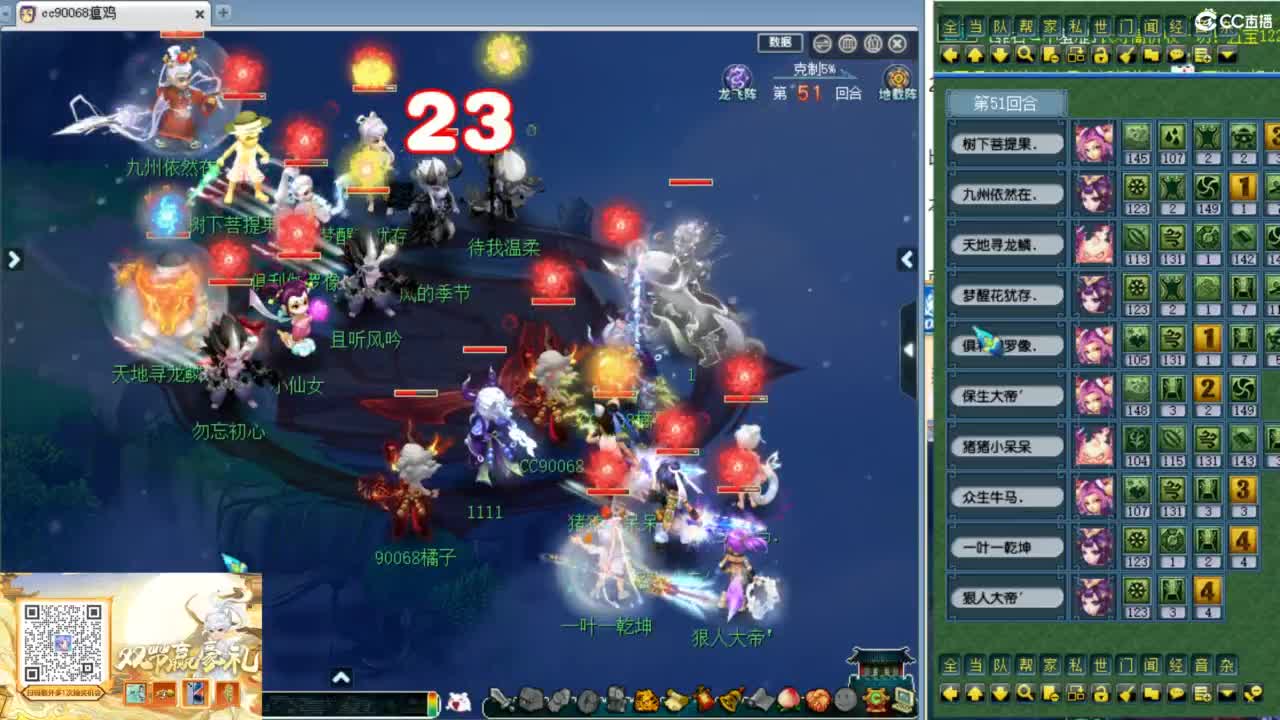Click the bell icon on the hotbar
Image resolution: width=1280 pixels, height=720 pixels.
(728, 700)
